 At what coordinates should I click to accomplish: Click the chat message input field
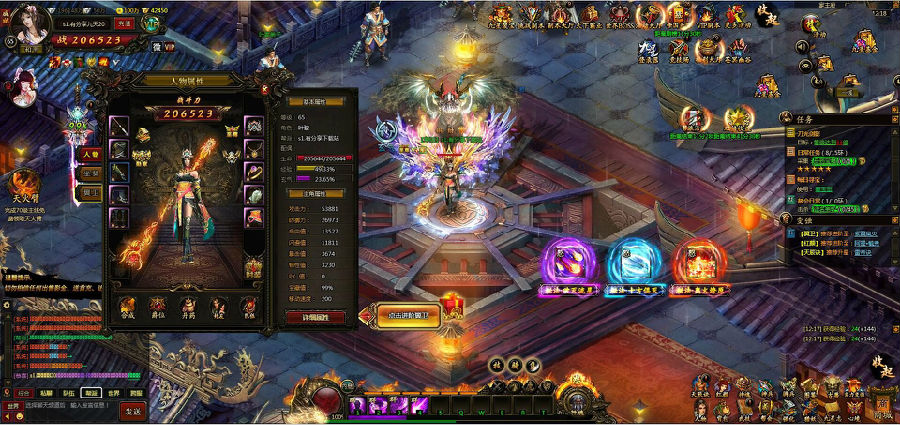(70, 408)
